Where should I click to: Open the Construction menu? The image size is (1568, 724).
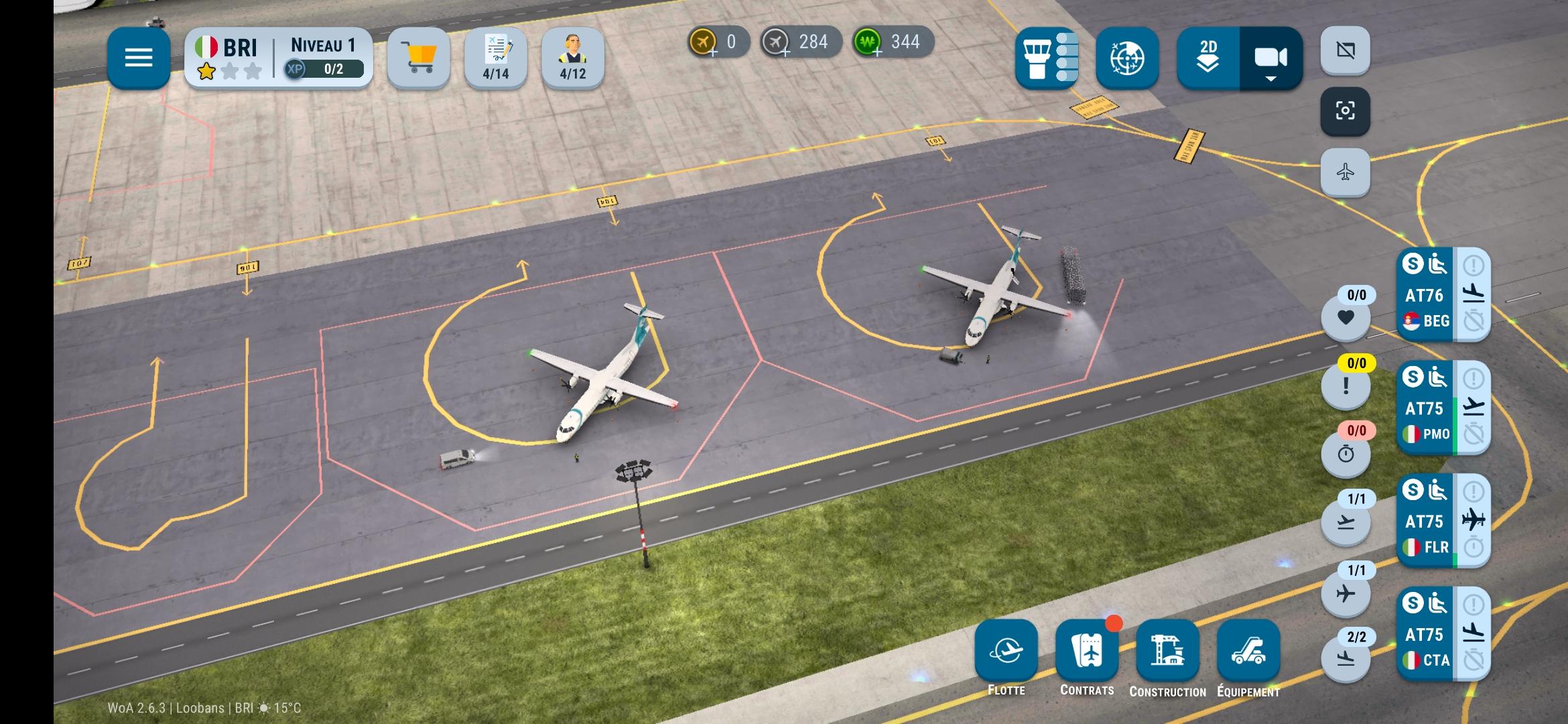tap(1167, 652)
